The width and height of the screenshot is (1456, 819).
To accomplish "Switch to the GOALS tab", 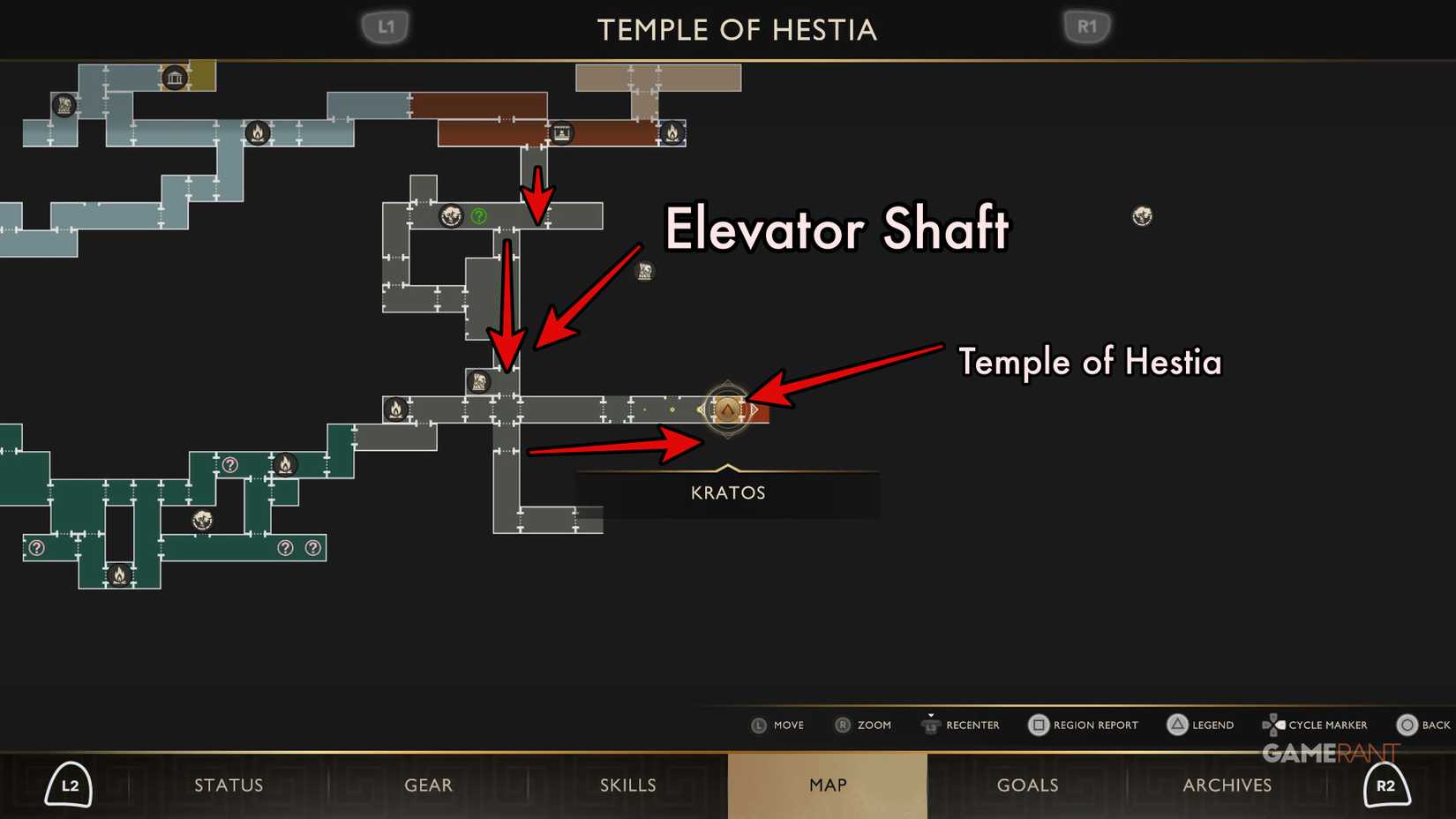I will click(x=1027, y=785).
